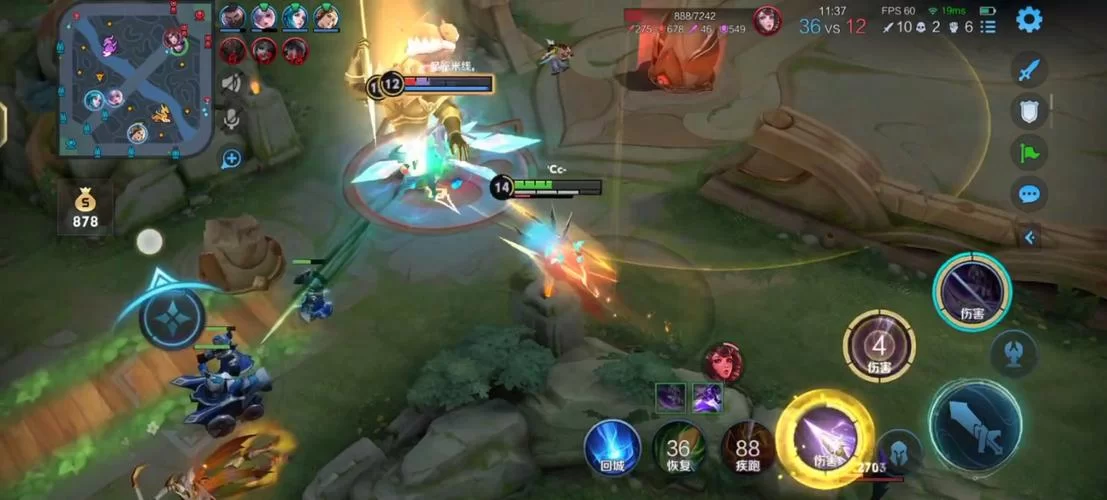The image size is (1107, 500).
Task: Send the shield defend signal
Action: (1028, 111)
